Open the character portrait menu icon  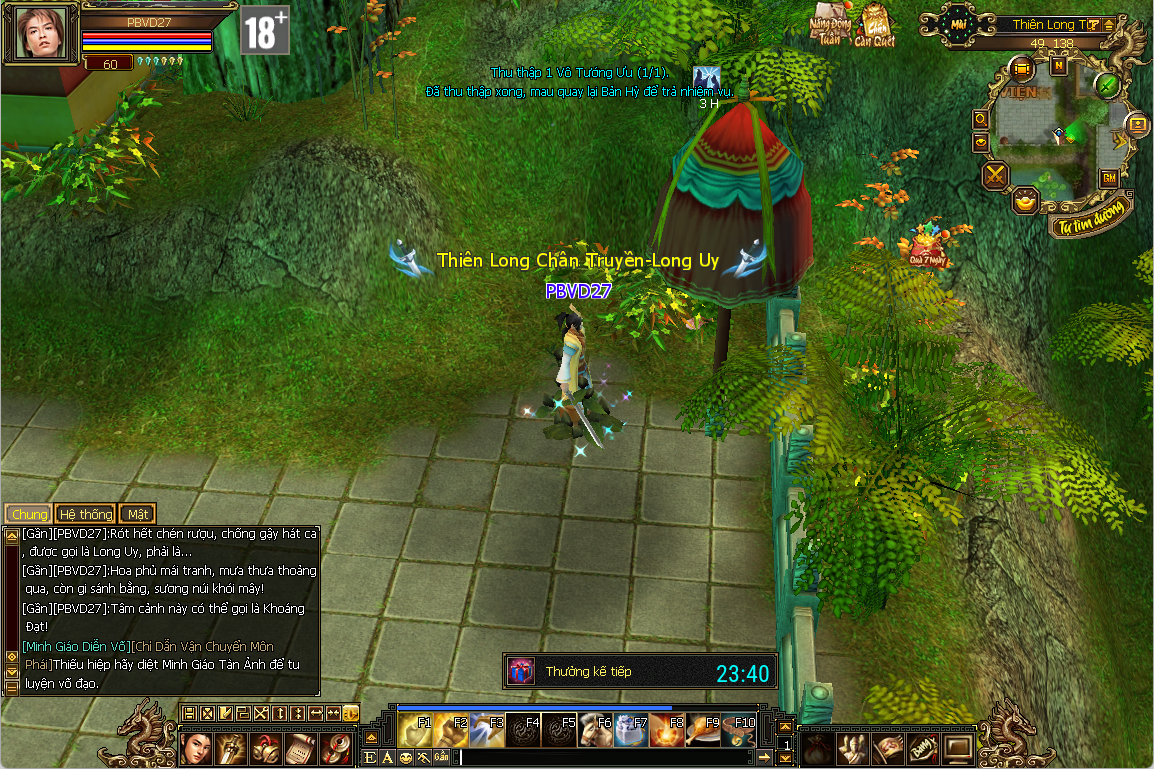(x=197, y=747)
